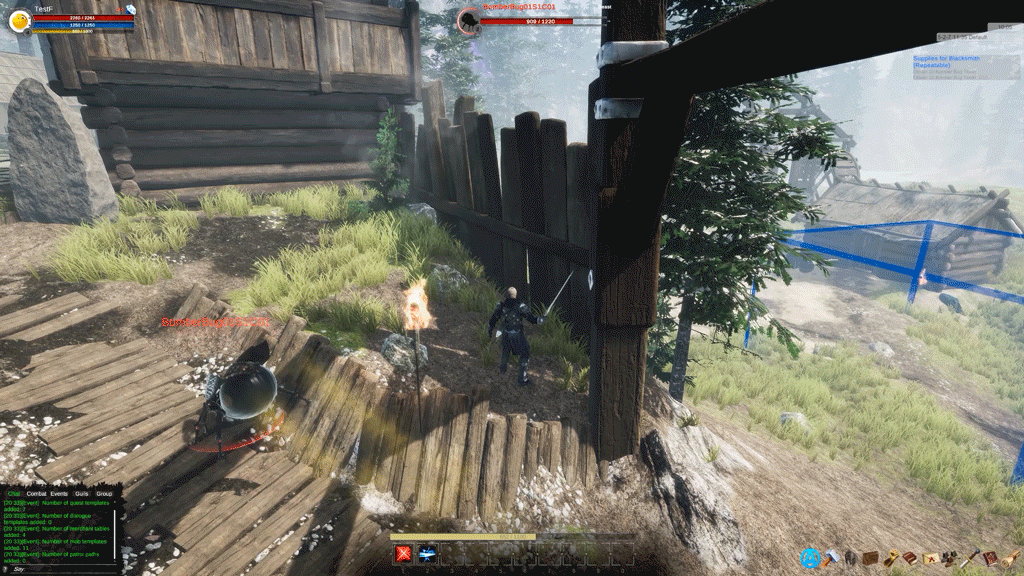Screen dimensions: 1024x576
Task: Open the red book icon
Action: pos(990,558)
